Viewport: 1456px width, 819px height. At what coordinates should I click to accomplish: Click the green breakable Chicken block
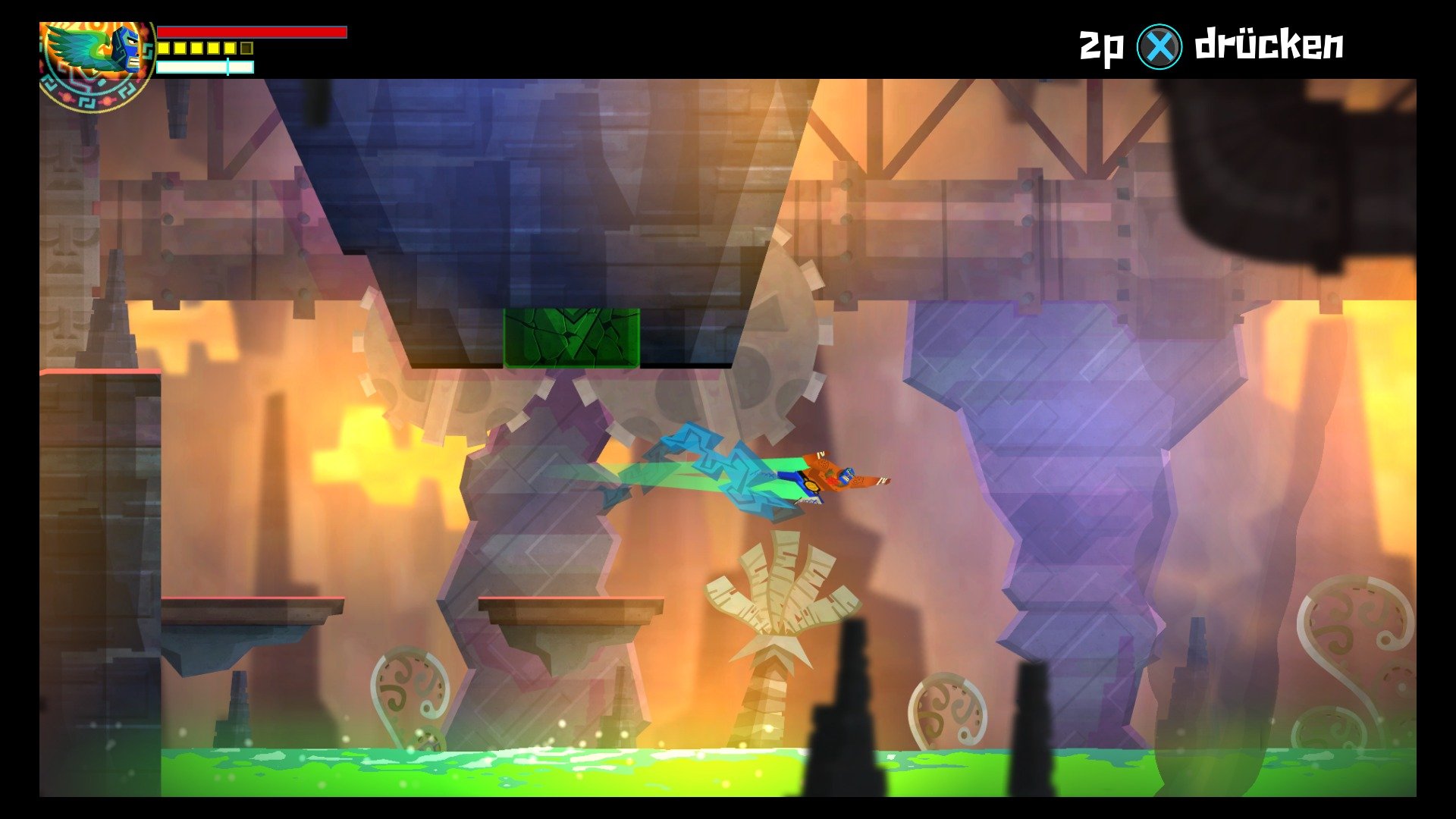(573, 337)
